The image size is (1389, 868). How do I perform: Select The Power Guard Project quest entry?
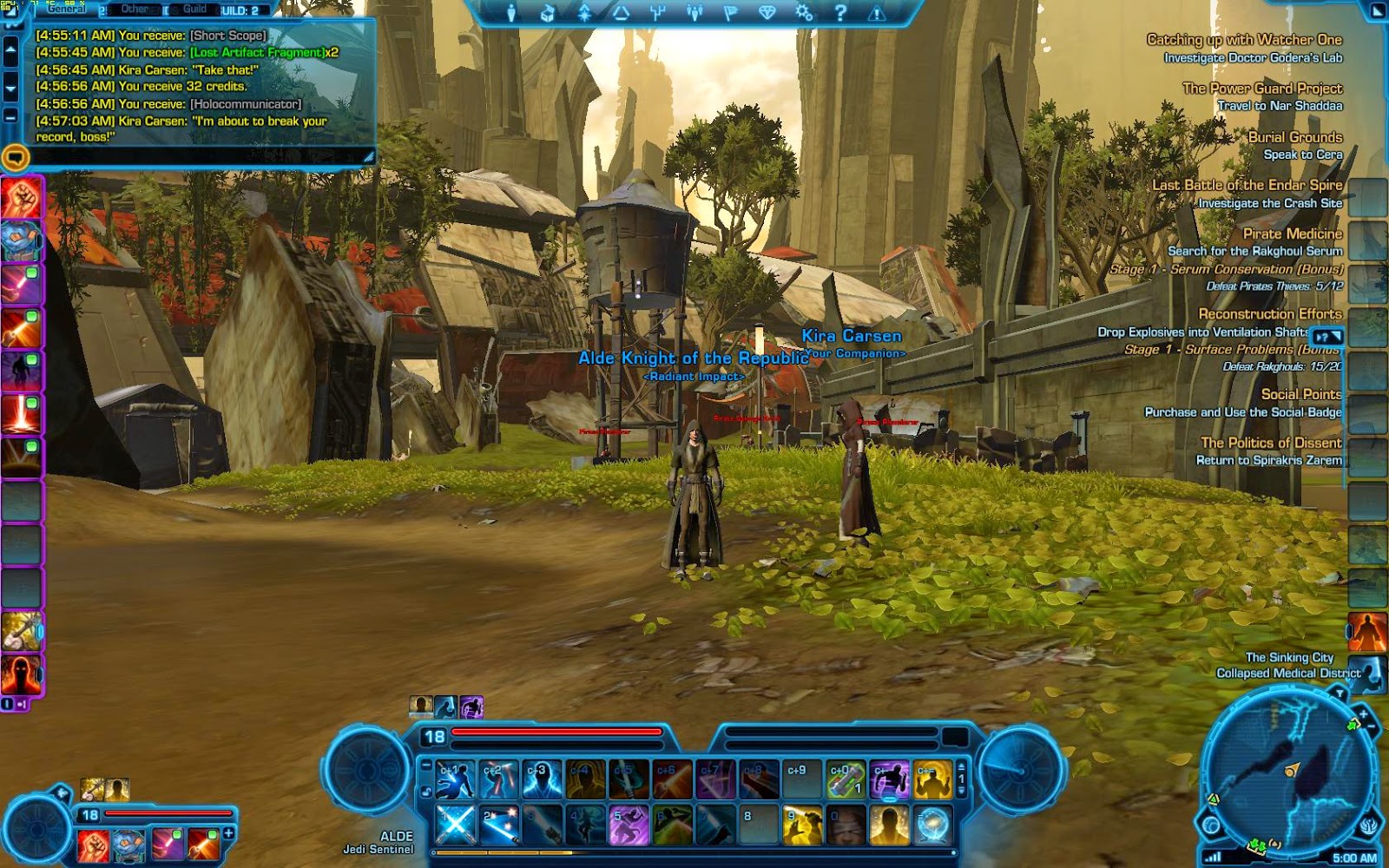pos(1261,89)
